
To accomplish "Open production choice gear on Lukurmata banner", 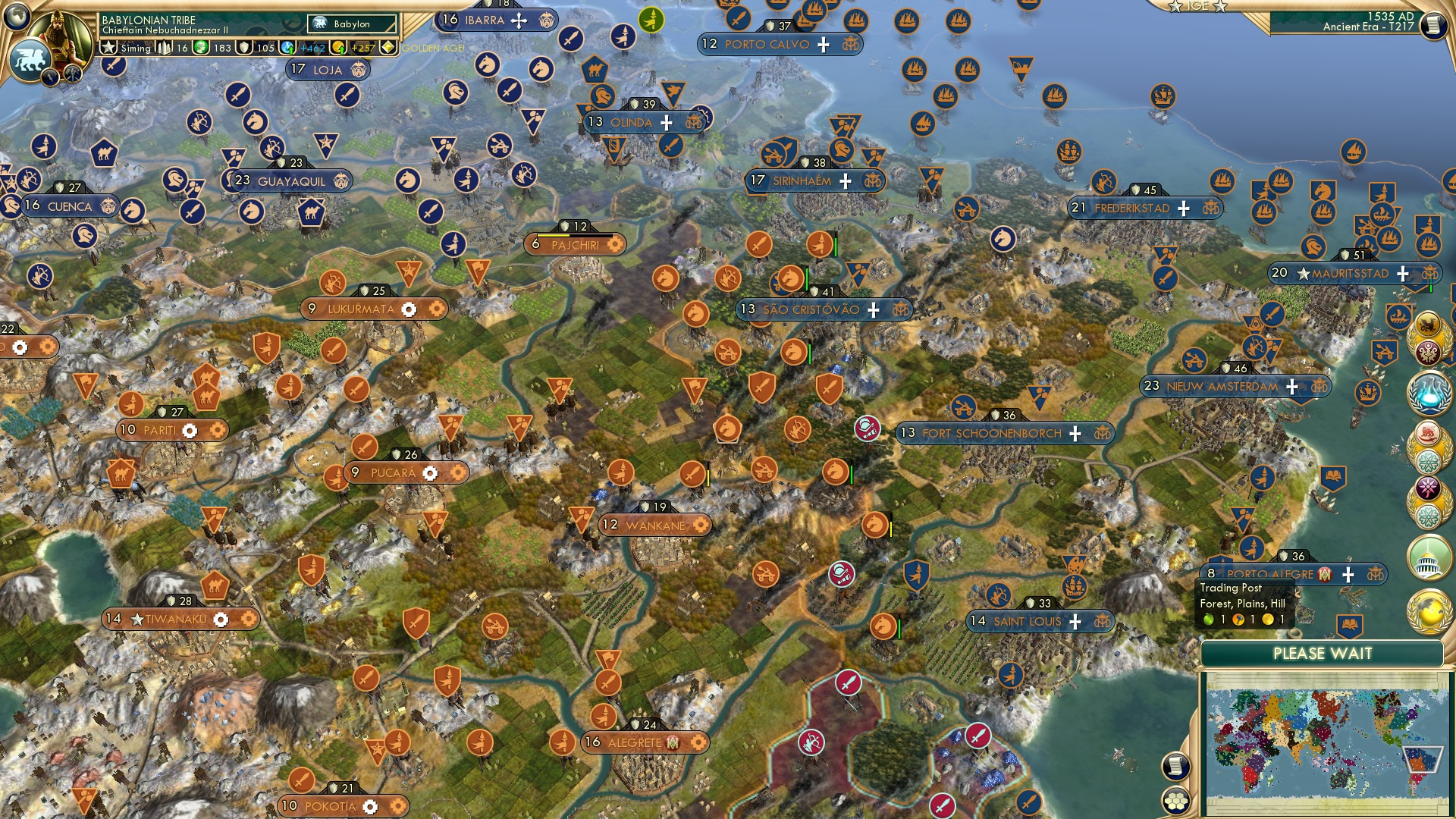I will coord(409,309).
